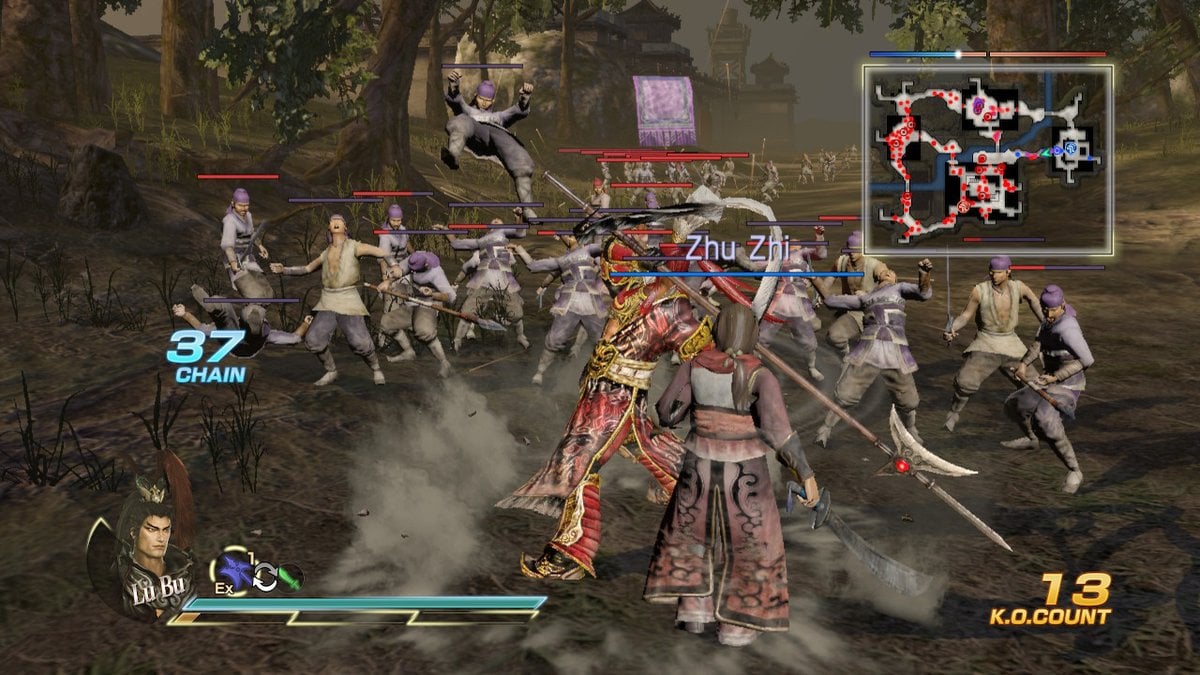The height and width of the screenshot is (675, 1200).
Task: Click the purple marker on the minimap
Action: (978, 104)
